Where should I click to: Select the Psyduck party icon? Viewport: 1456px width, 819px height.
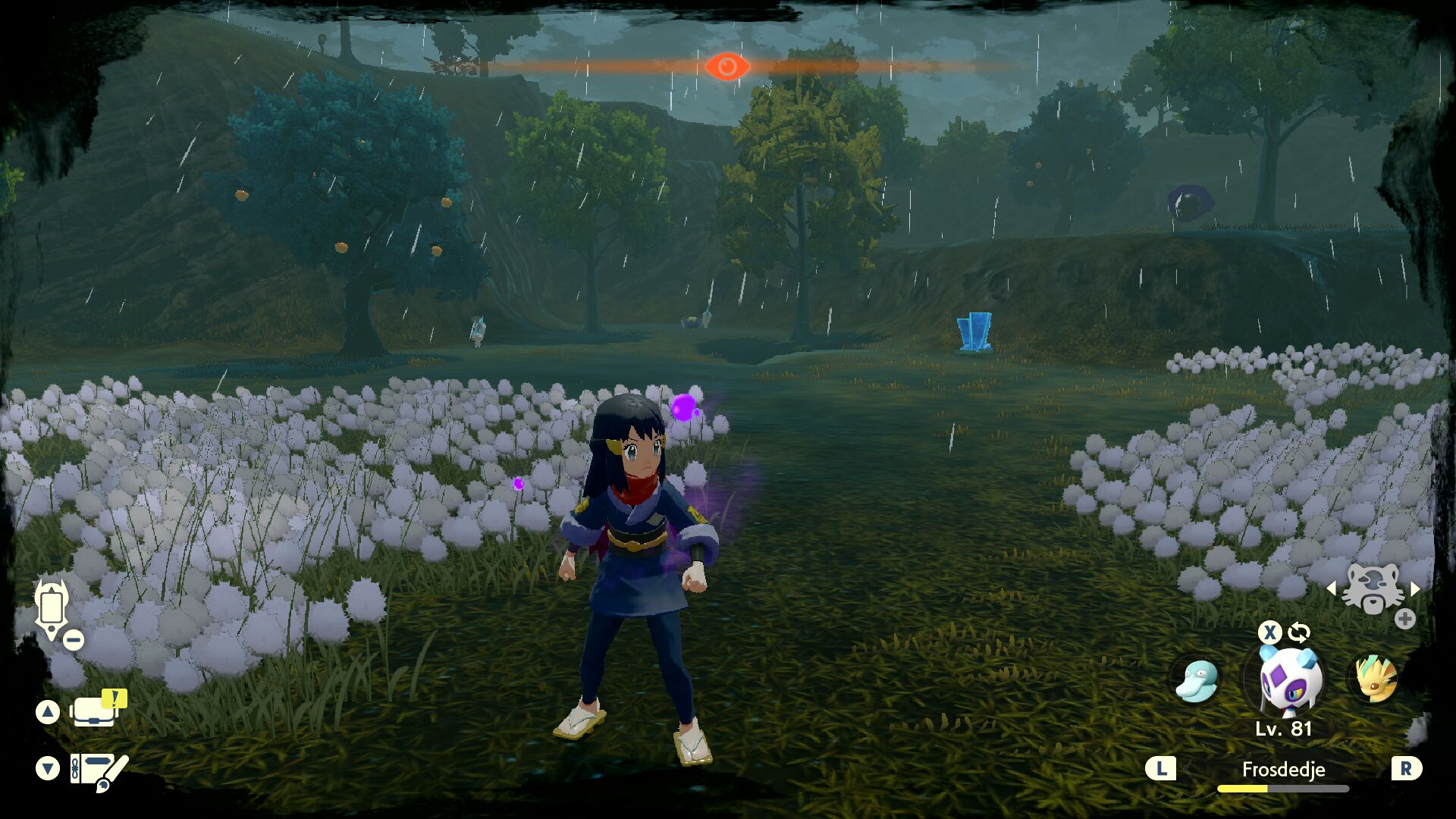(1196, 679)
